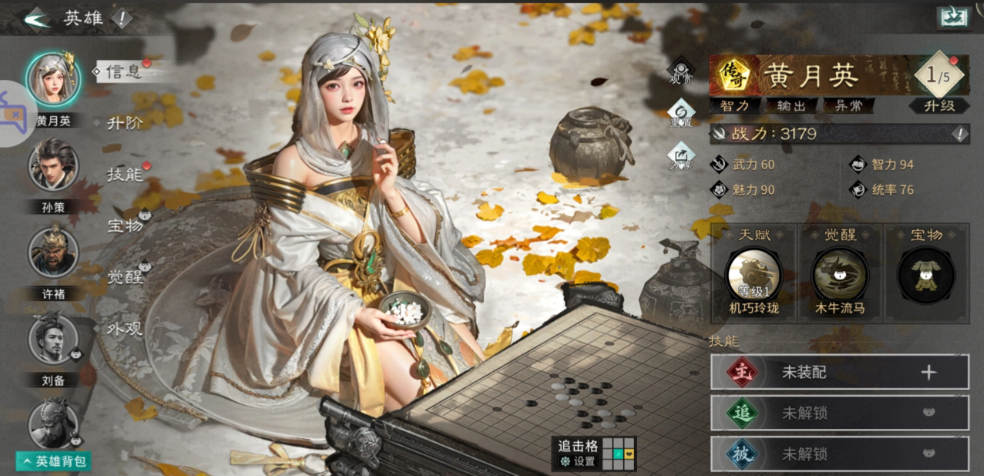Equip a skill in the 未装配 main slot
The height and width of the screenshot is (476, 984).
[927, 372]
